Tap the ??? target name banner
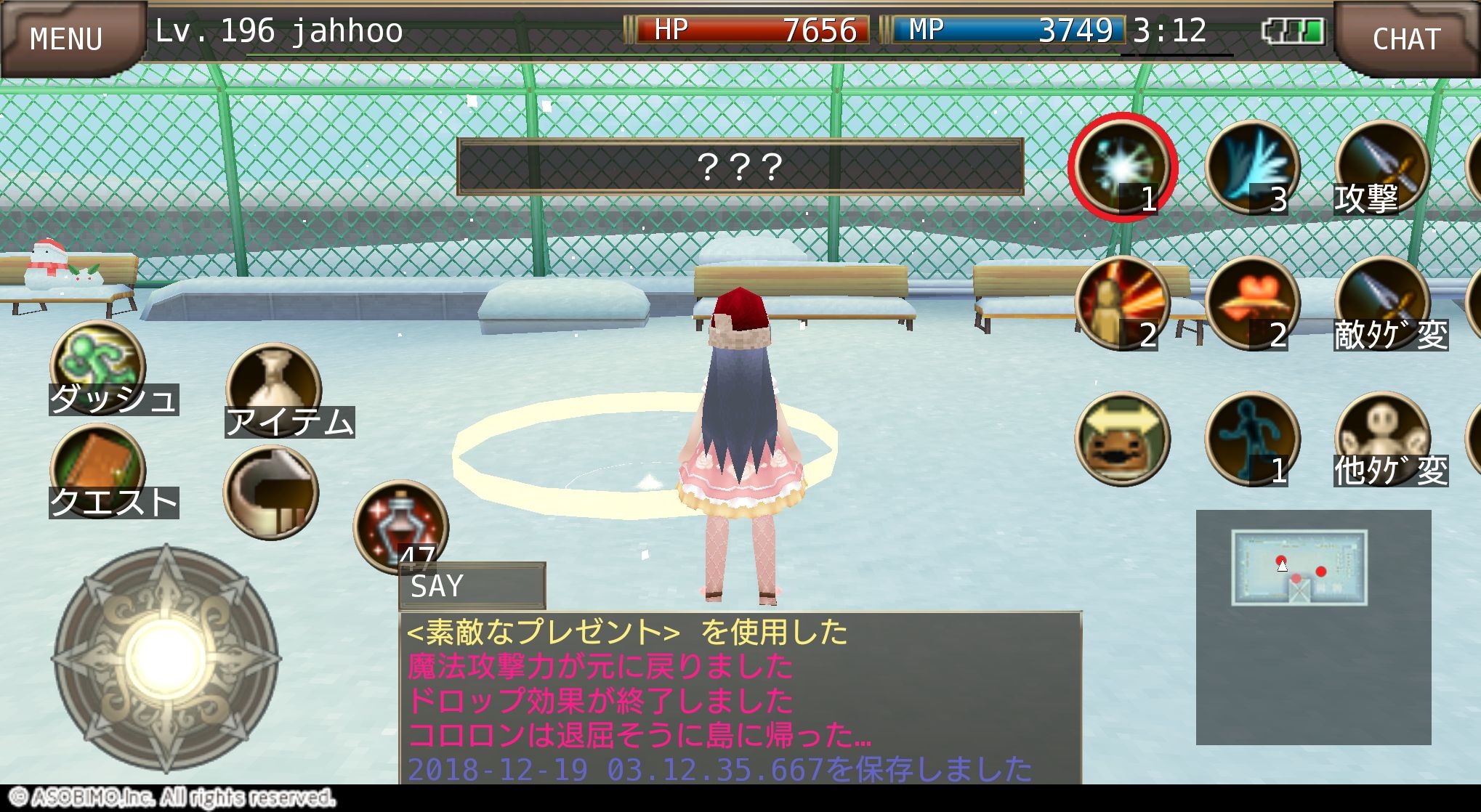1481x812 pixels. click(x=739, y=167)
